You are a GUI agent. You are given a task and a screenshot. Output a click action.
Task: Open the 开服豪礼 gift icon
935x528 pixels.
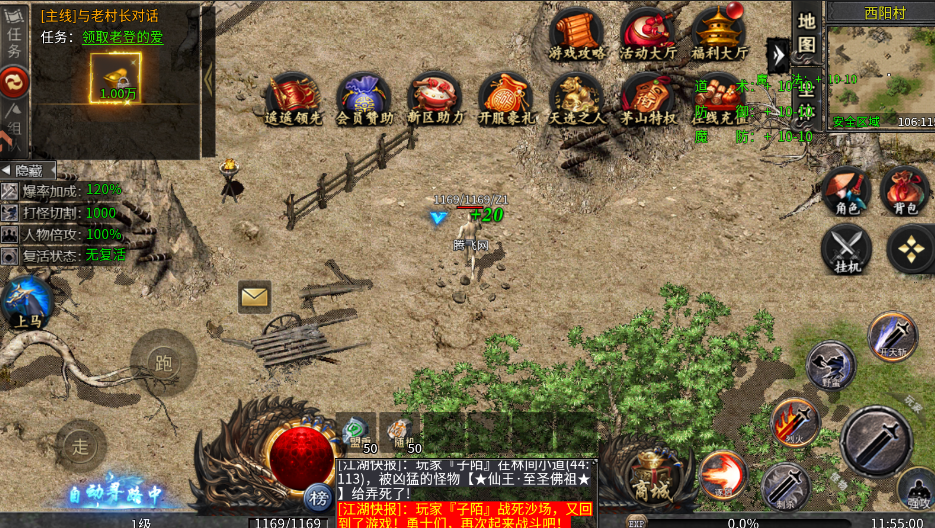point(505,97)
